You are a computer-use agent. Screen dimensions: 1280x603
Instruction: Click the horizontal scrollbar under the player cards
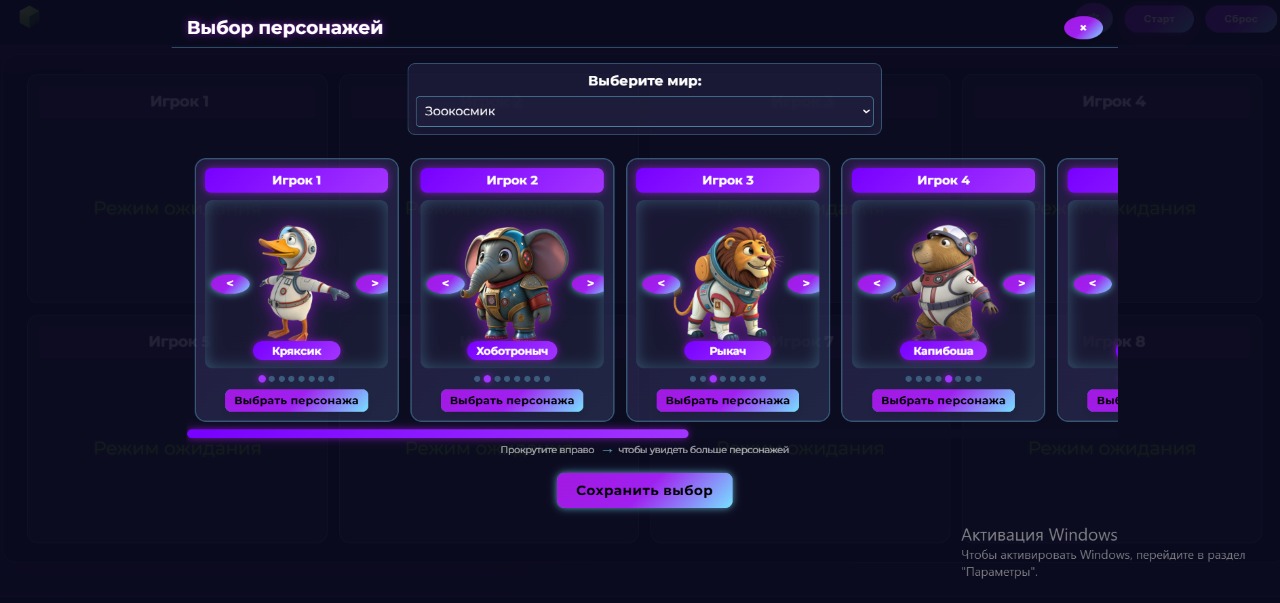pos(437,434)
